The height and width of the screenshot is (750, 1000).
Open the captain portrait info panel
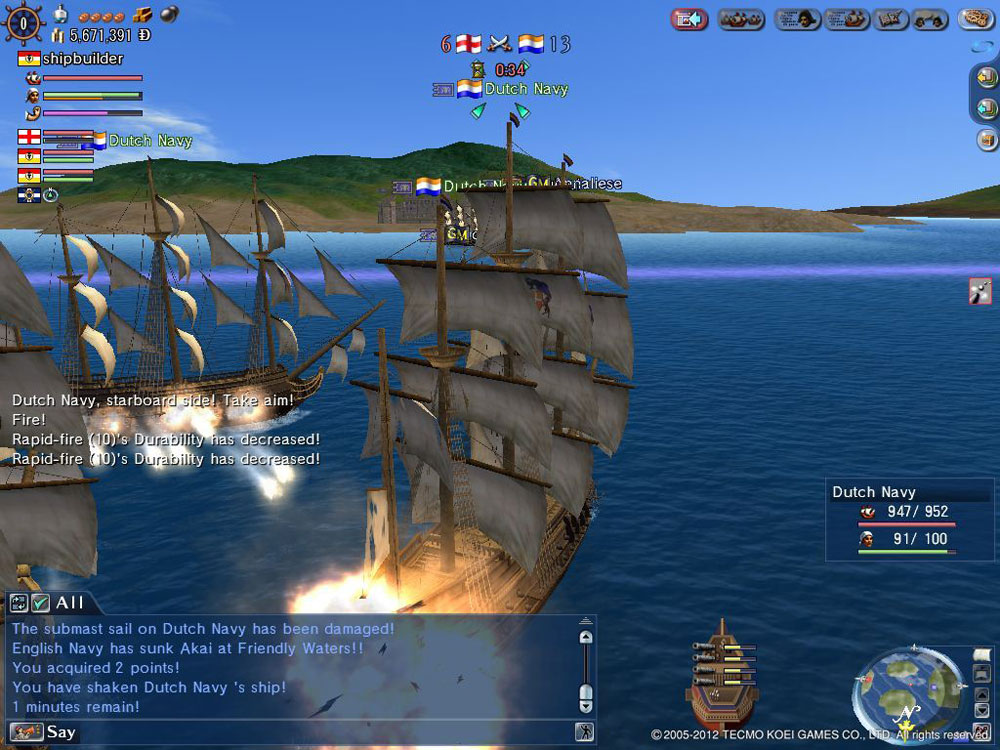point(796,19)
